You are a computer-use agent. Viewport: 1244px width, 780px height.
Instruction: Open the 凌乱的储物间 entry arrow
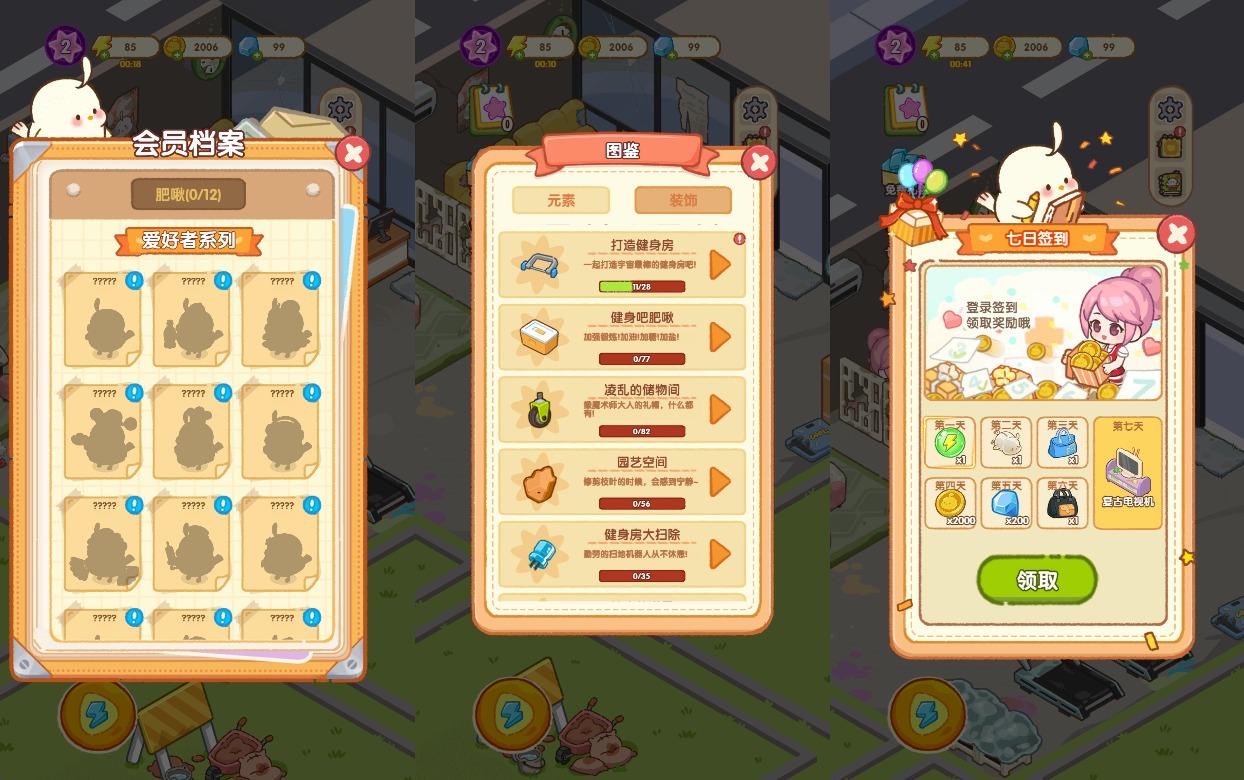720,409
